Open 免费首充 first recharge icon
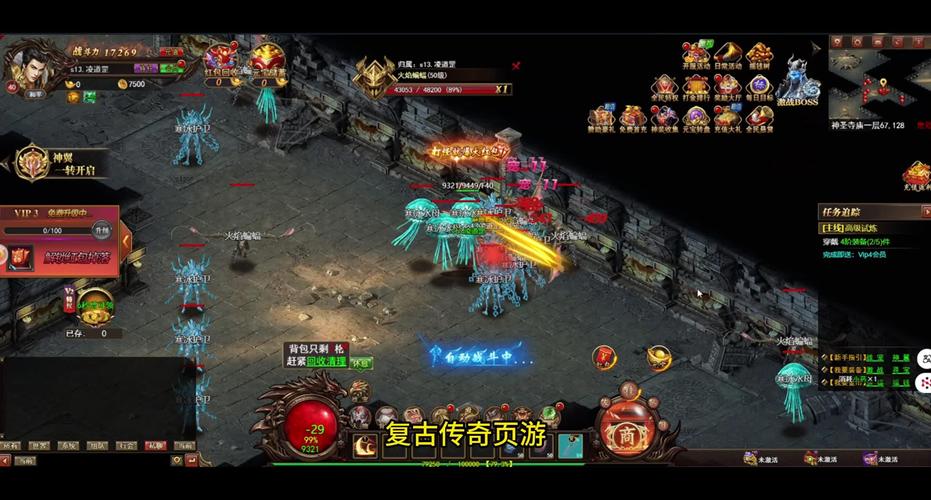Image resolution: width=931 pixels, height=500 pixels. 632,119
